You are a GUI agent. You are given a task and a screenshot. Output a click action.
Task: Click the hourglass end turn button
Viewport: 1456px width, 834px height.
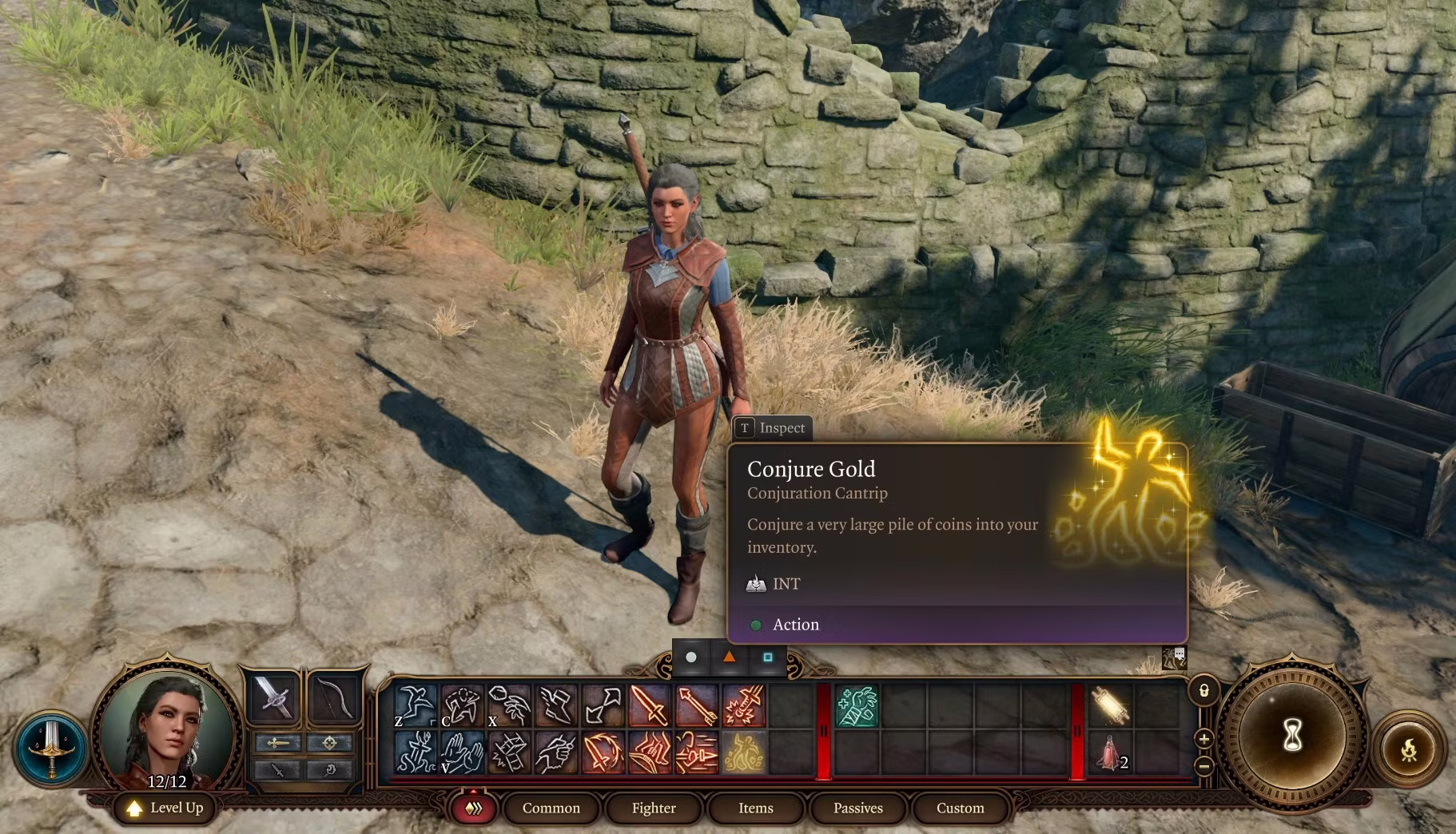[1291, 733]
